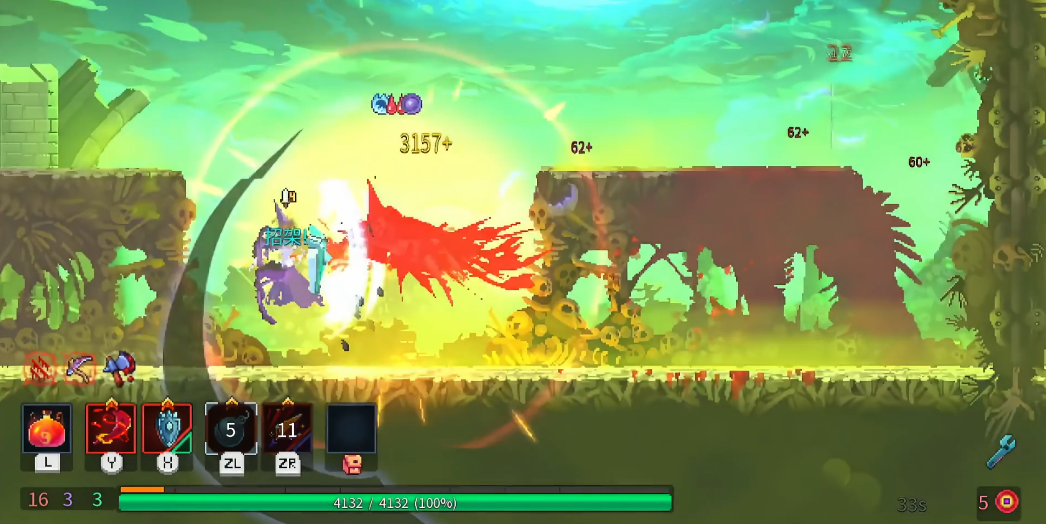Click the red boss cell icon
Viewport: 1046px width, 524px height.
[1006, 501]
